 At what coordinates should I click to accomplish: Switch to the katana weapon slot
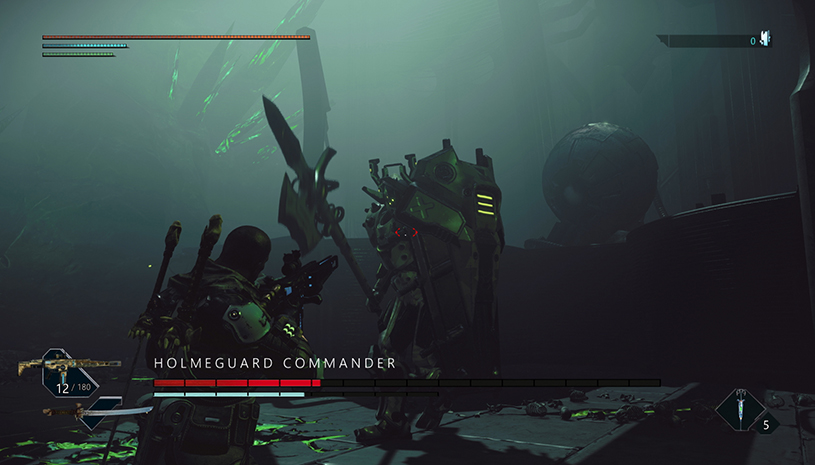click(97, 411)
